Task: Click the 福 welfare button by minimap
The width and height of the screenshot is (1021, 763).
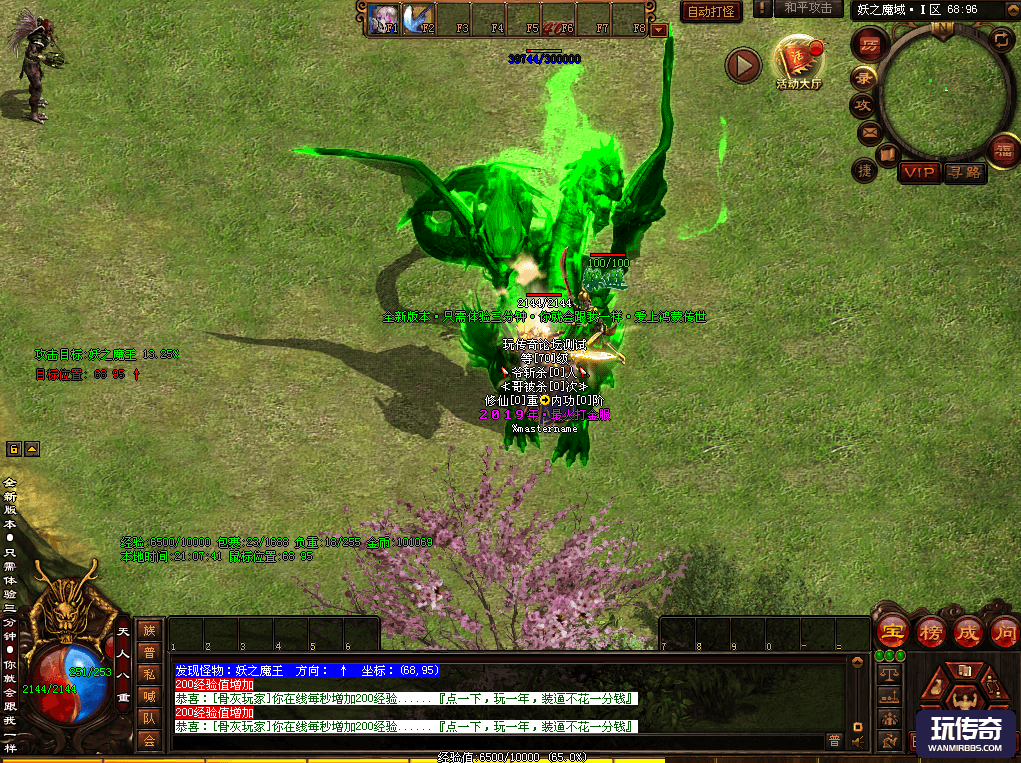Action: pyautogui.click(x=1003, y=151)
